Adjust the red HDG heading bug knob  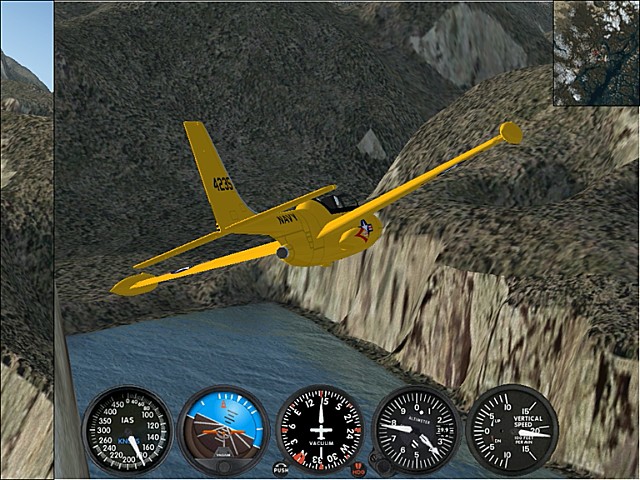coord(359,467)
